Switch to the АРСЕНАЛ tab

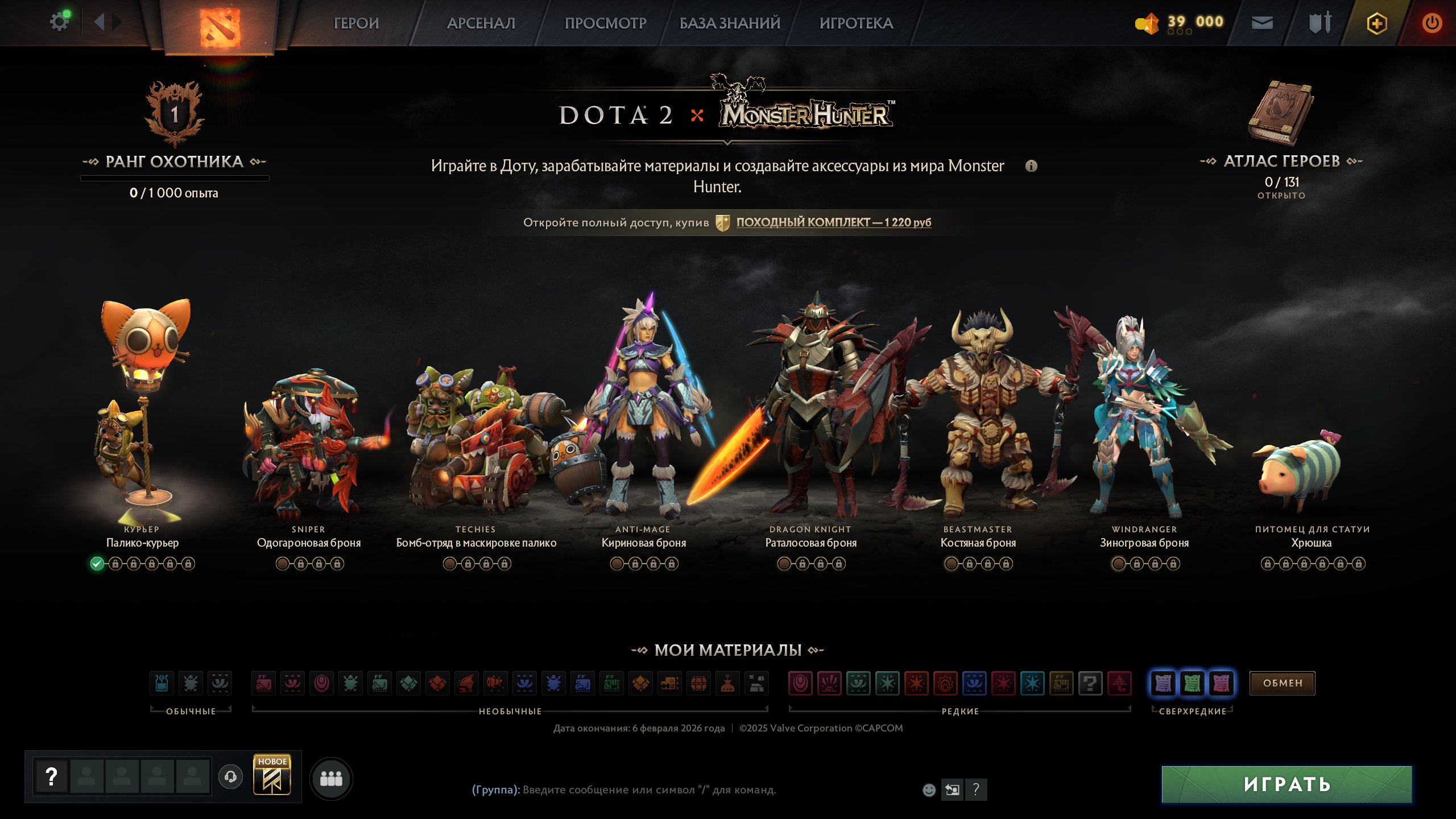pyautogui.click(x=481, y=23)
